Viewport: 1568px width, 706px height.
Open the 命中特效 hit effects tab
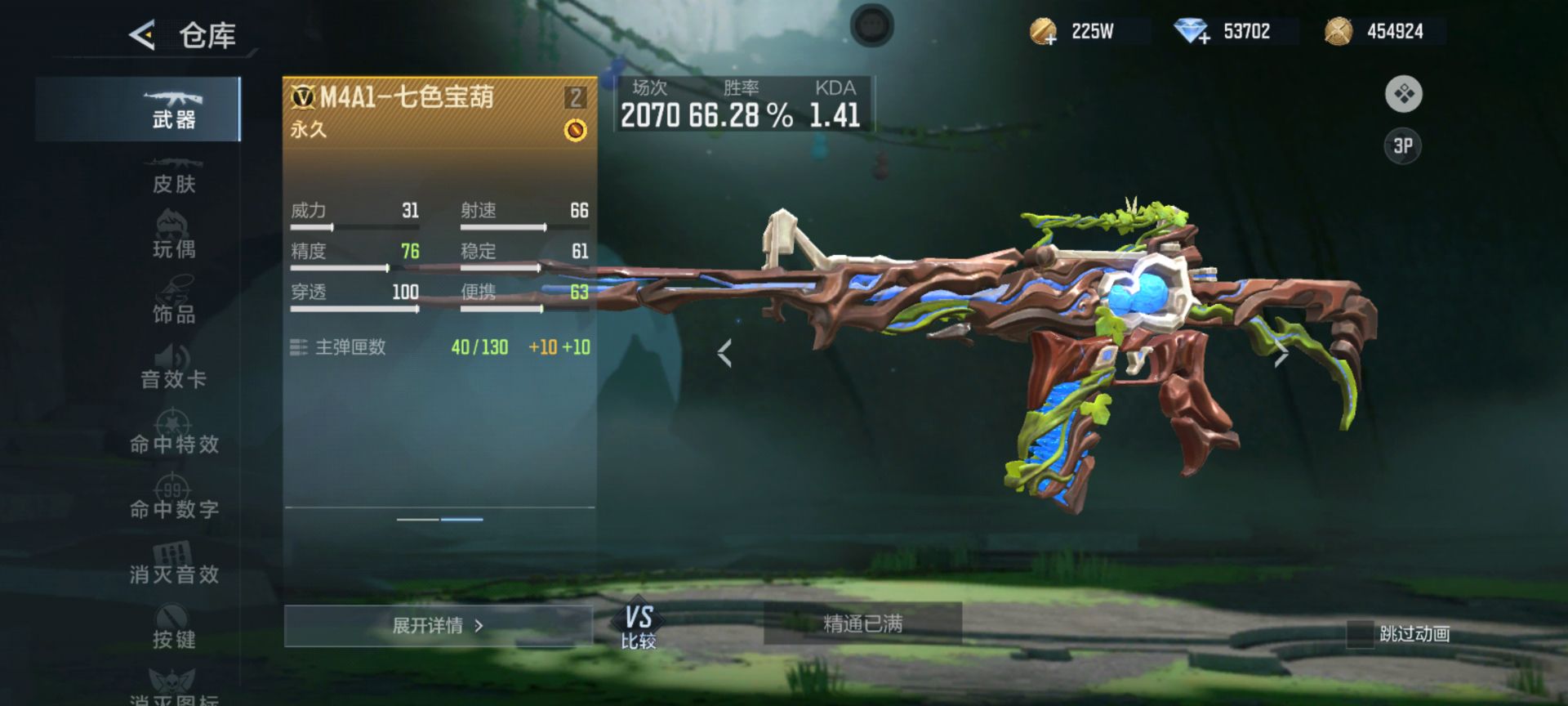pos(173,434)
